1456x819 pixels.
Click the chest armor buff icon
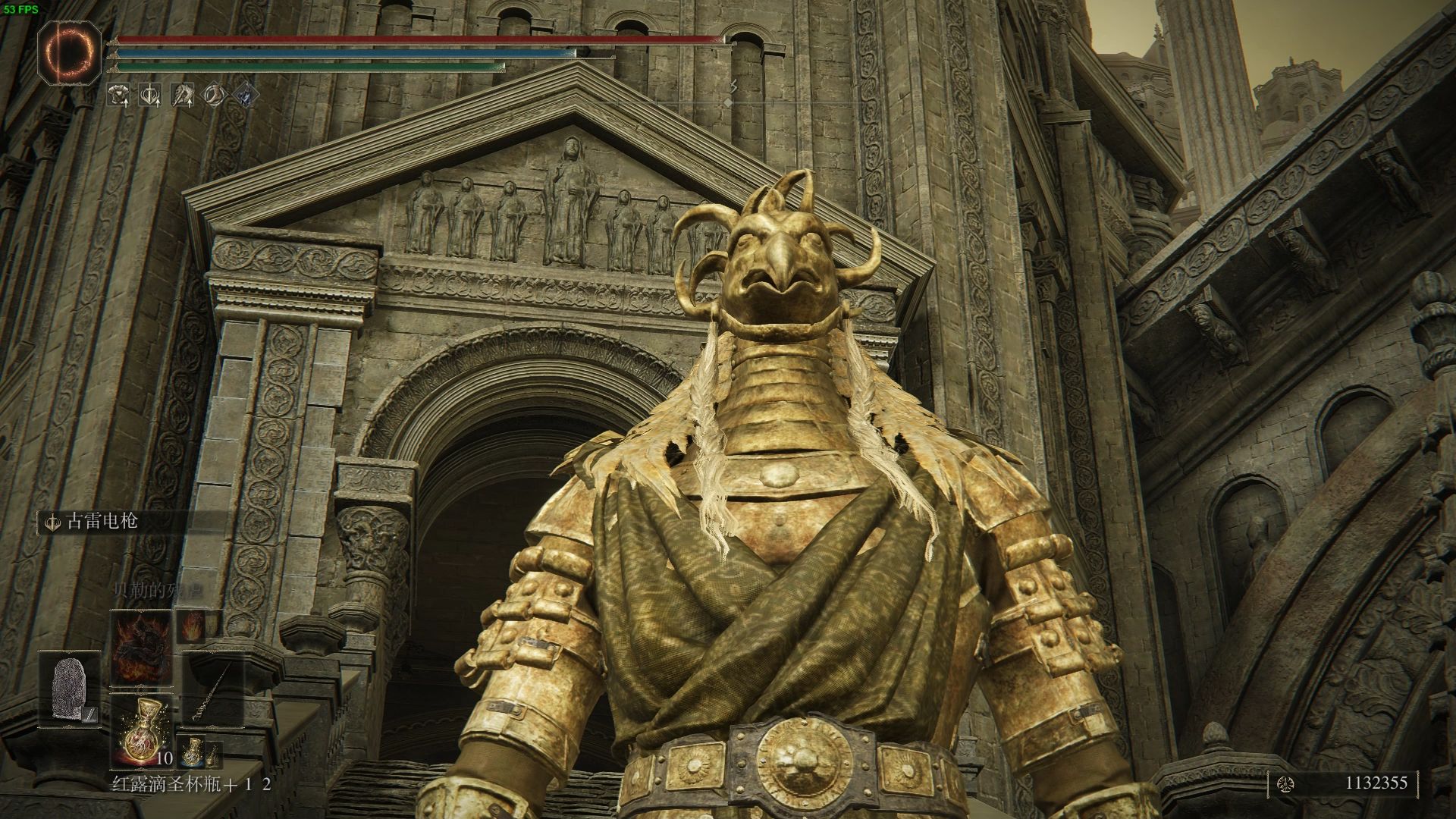118,95
